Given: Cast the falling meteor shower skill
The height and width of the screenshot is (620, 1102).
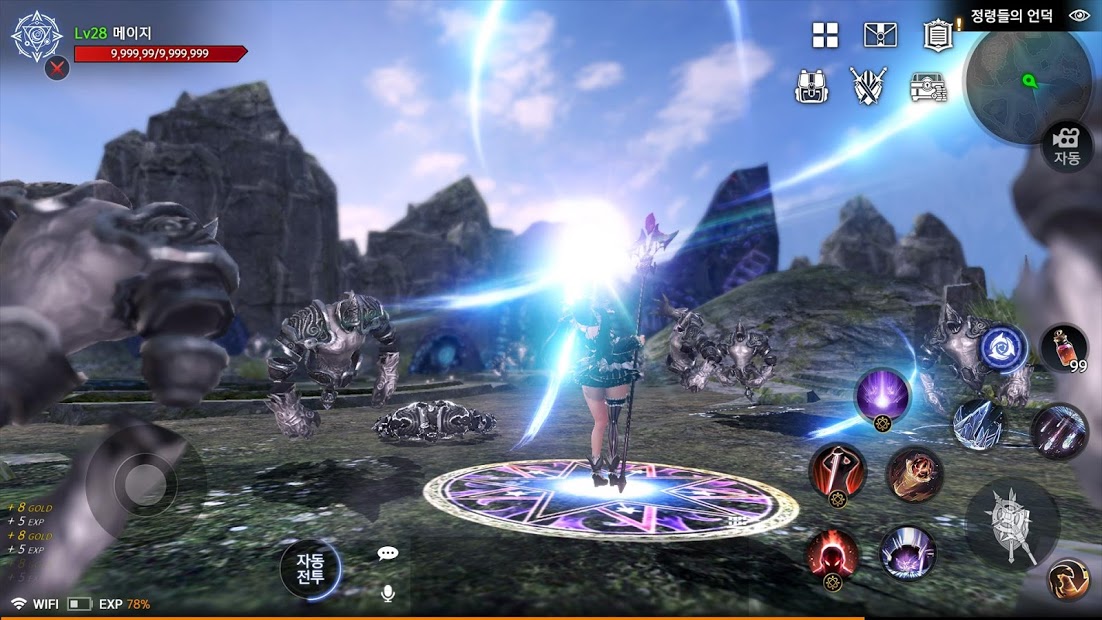Looking at the screenshot, I should (x=1059, y=432).
